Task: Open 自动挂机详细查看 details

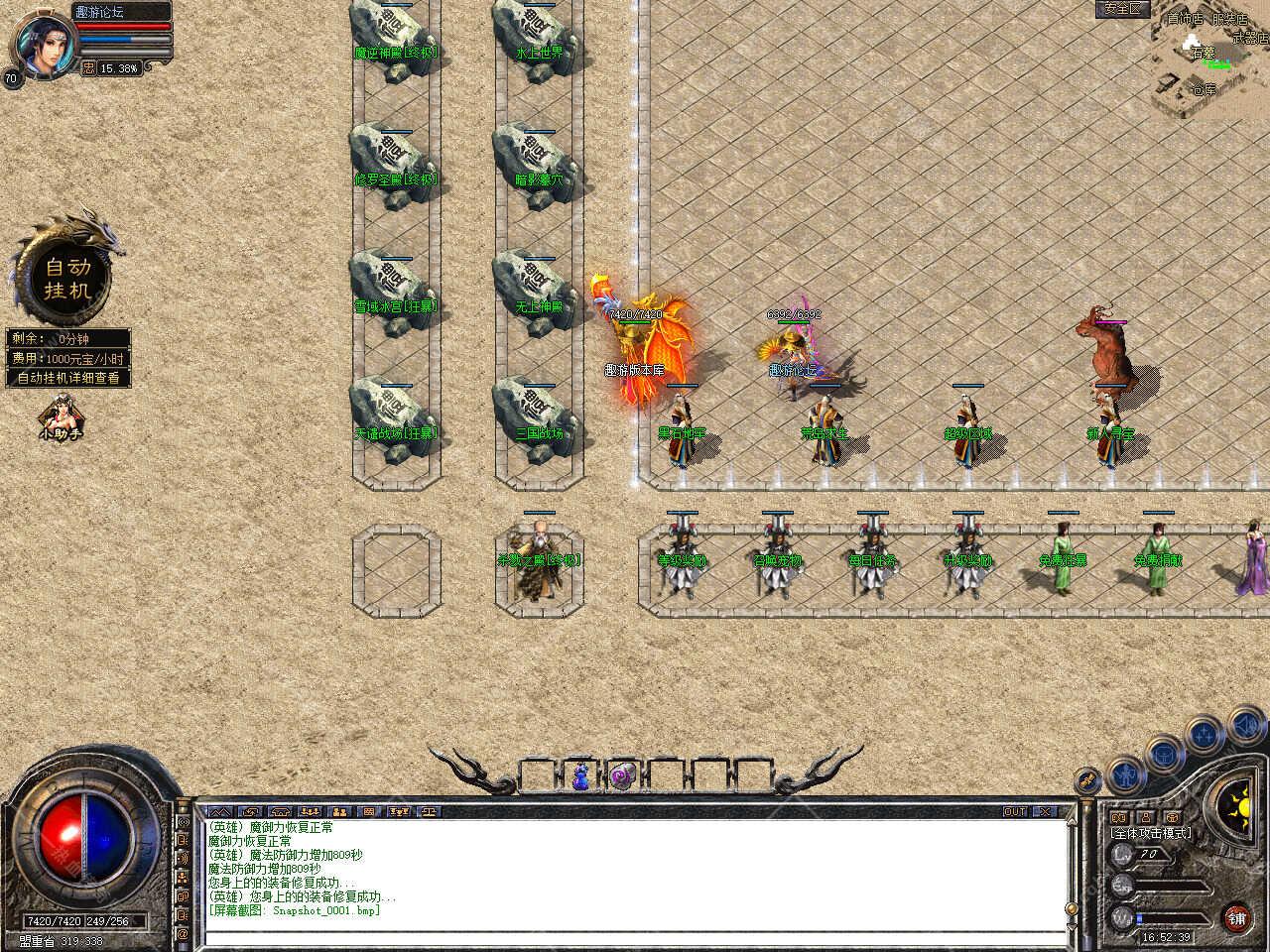Action: pyautogui.click(x=67, y=378)
